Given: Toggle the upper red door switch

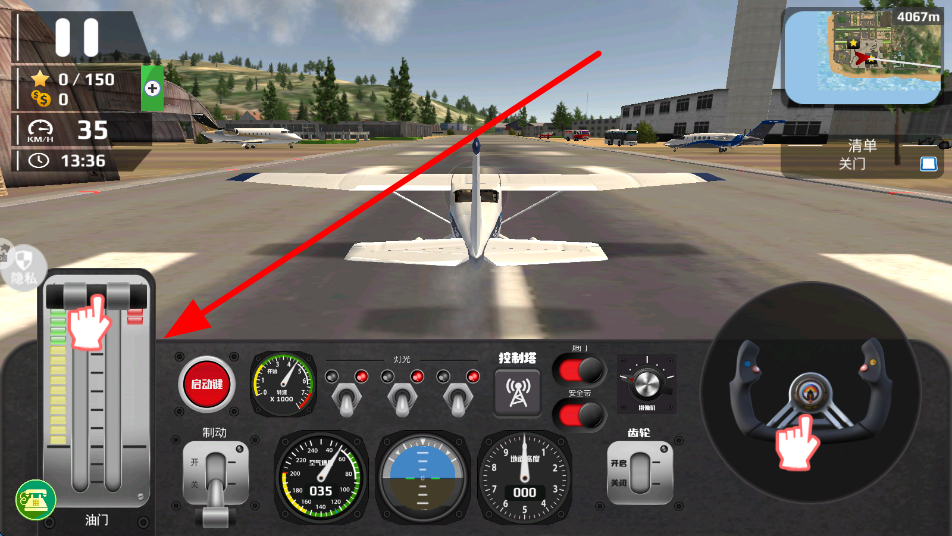Looking at the screenshot, I should click(x=580, y=371).
